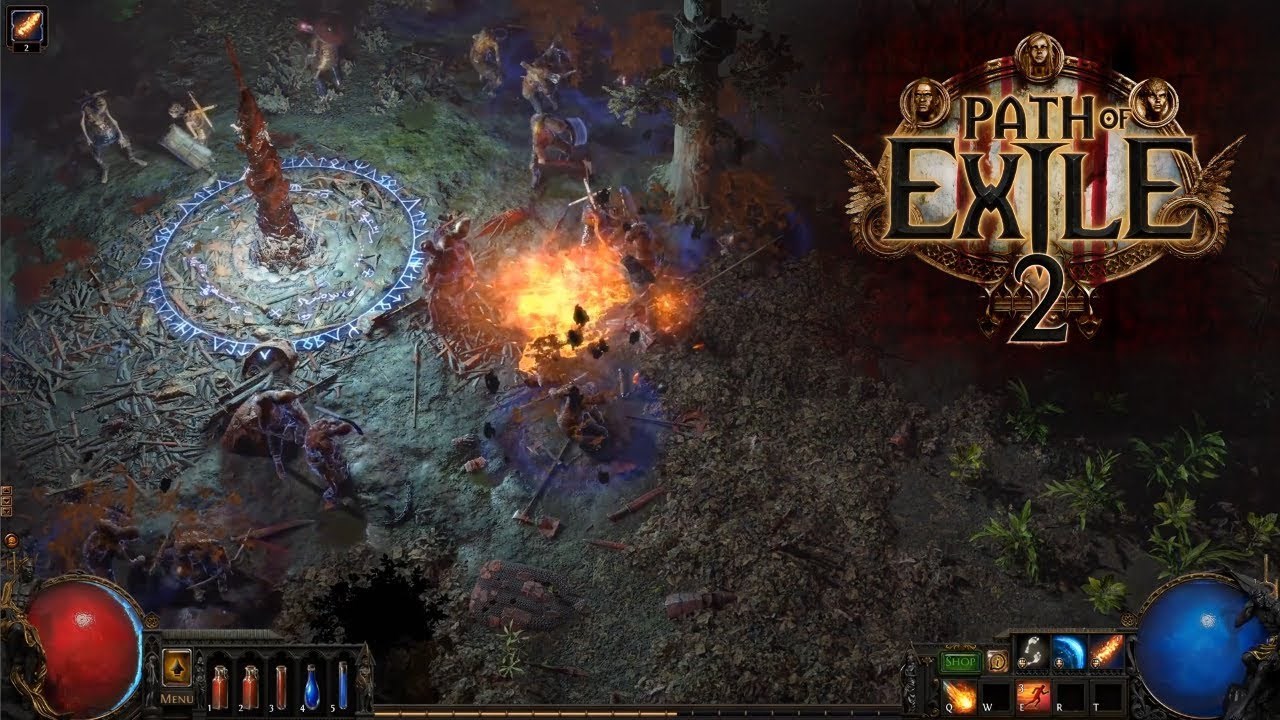Drink the life flask in slot 1
1280x720 pixels.
pyautogui.click(x=220, y=686)
